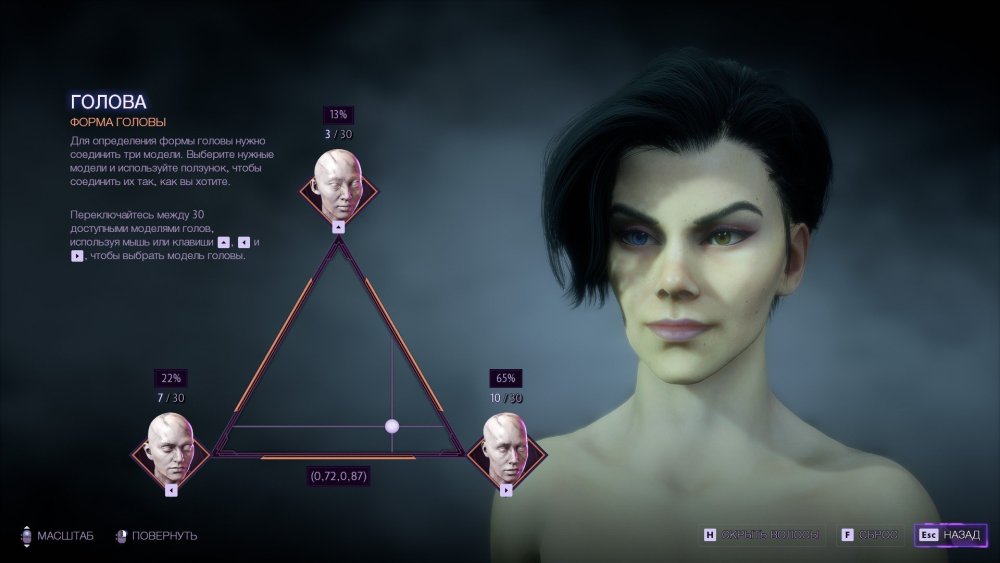Image resolution: width=1000 pixels, height=563 pixels.
Task: Click the up arrow under top head
Action: (338, 227)
